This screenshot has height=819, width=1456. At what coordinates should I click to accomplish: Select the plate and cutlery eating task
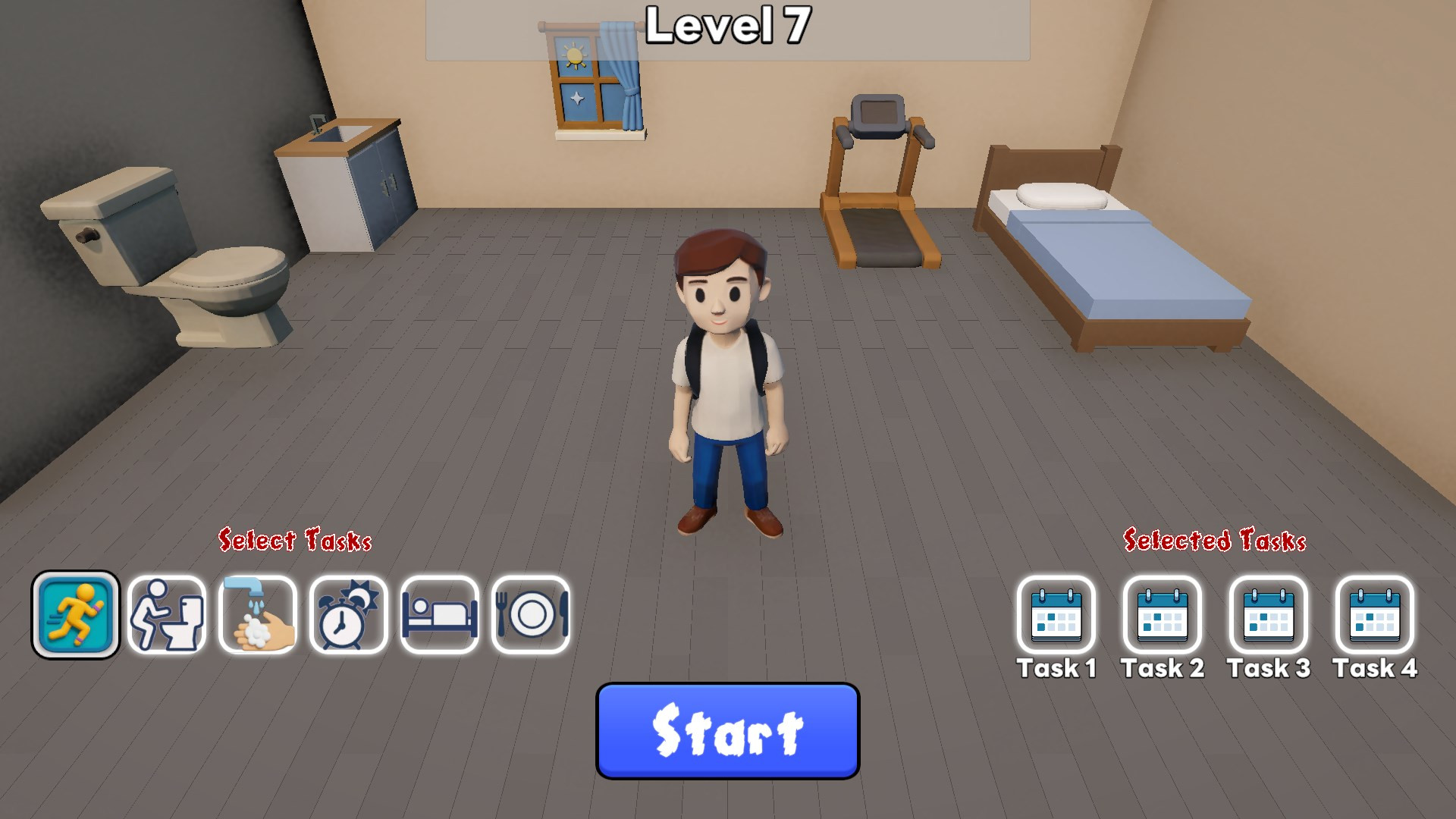pos(531,614)
